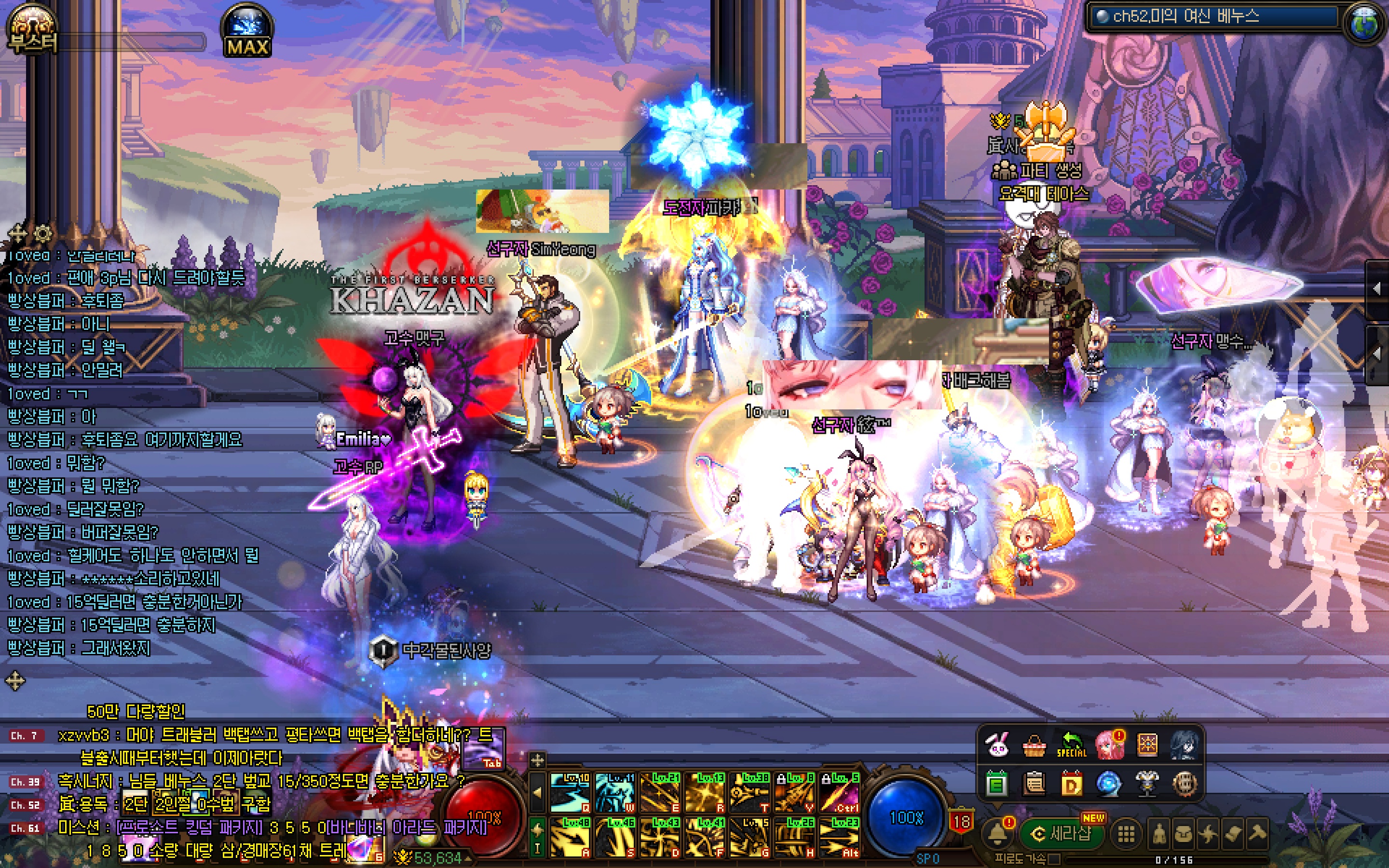Click the blue crystal orb icon

tap(1109, 783)
